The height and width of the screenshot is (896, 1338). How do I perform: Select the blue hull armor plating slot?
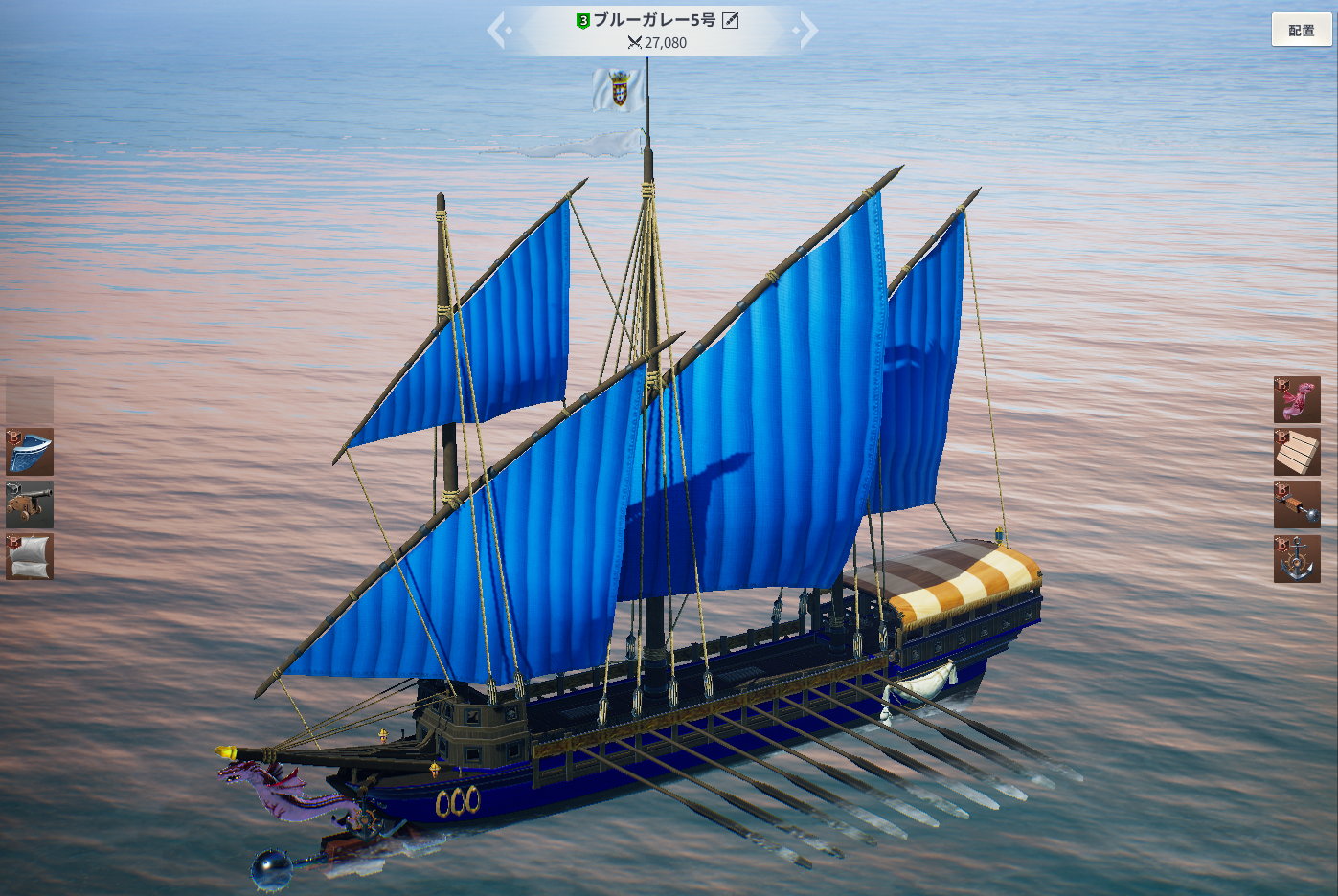pos(30,453)
